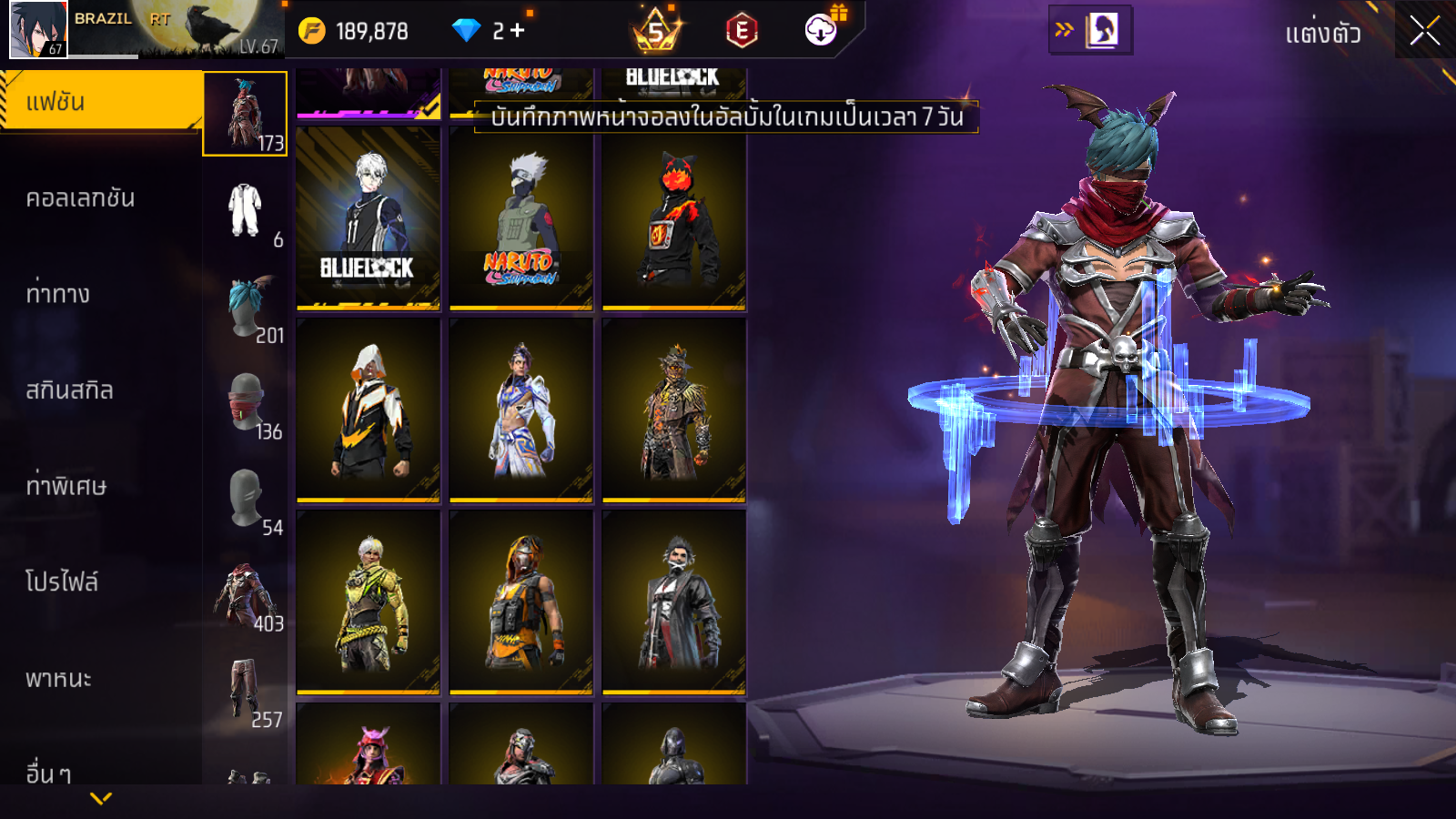1456x819 pixels.
Task: Select the Blue Lock number 11 outfit
Action: (x=368, y=219)
